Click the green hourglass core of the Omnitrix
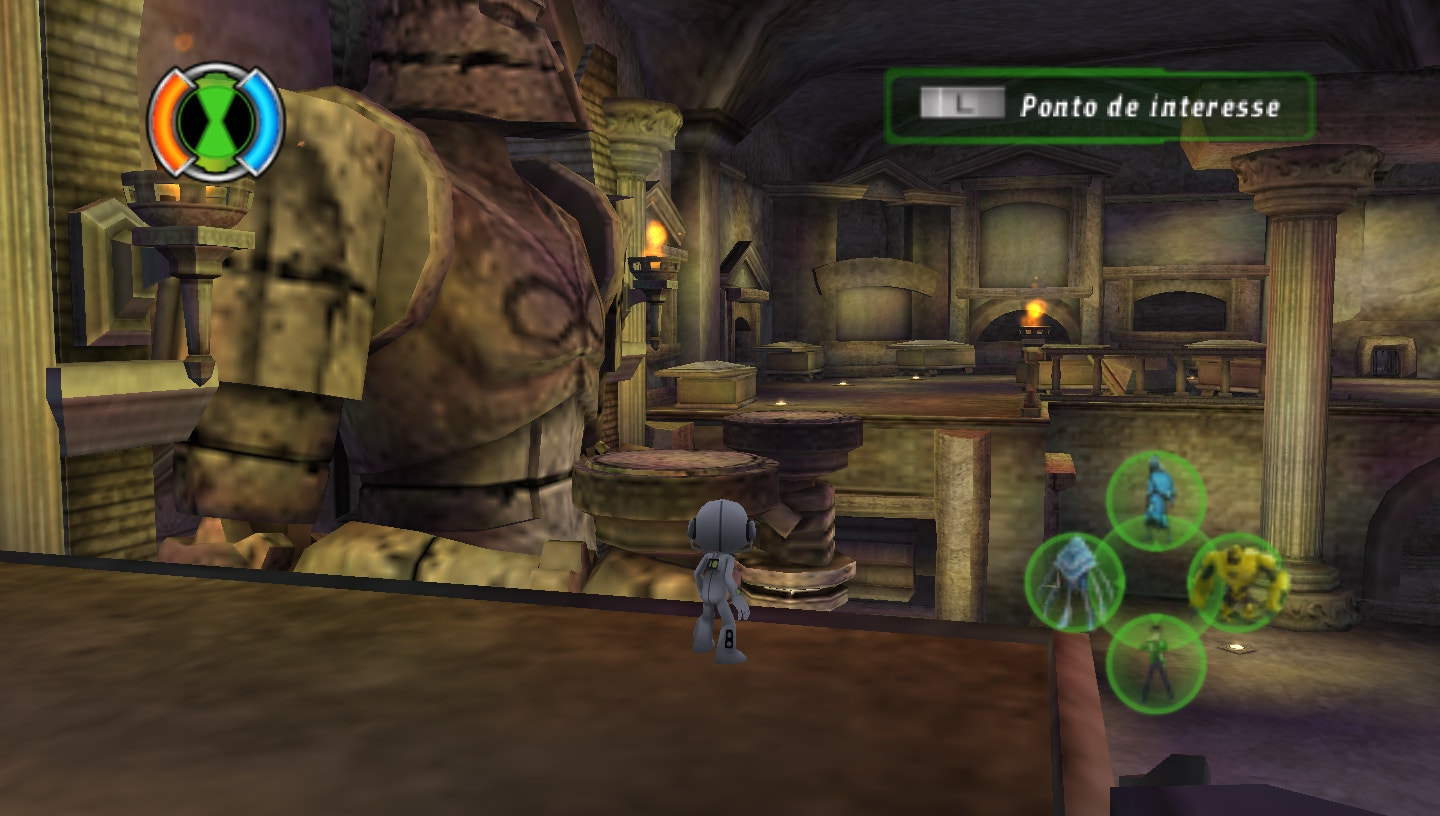 (x=215, y=120)
